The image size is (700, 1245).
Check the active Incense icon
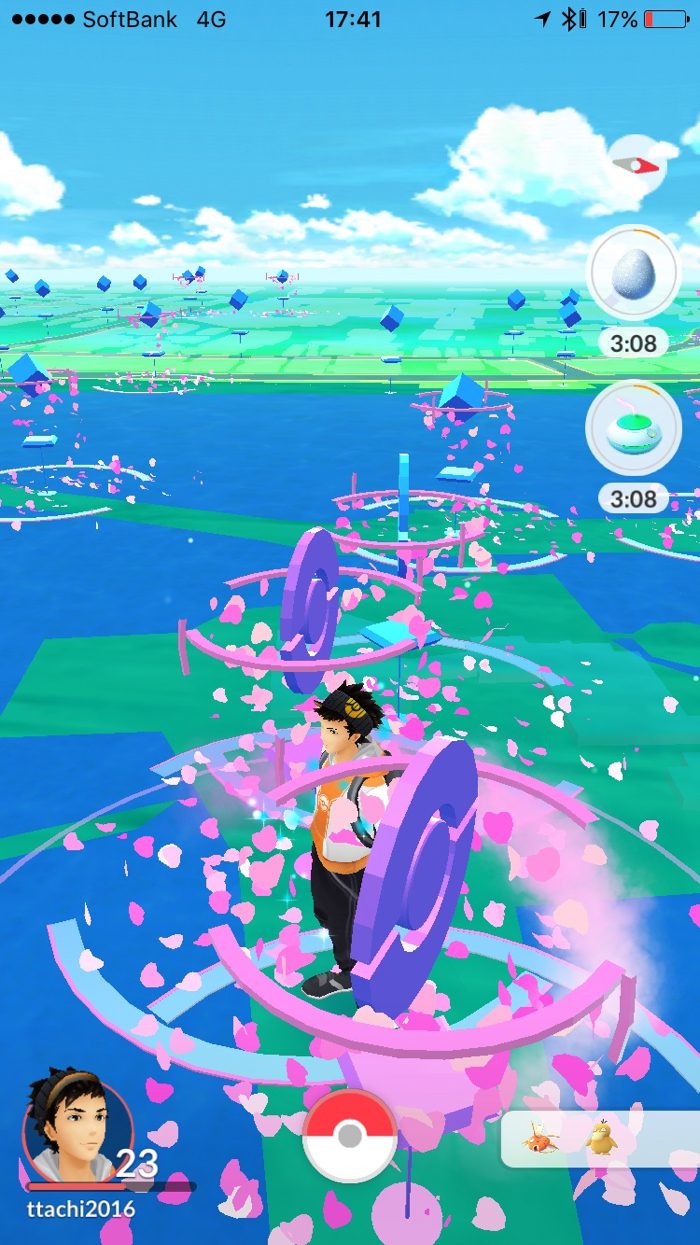tap(634, 427)
